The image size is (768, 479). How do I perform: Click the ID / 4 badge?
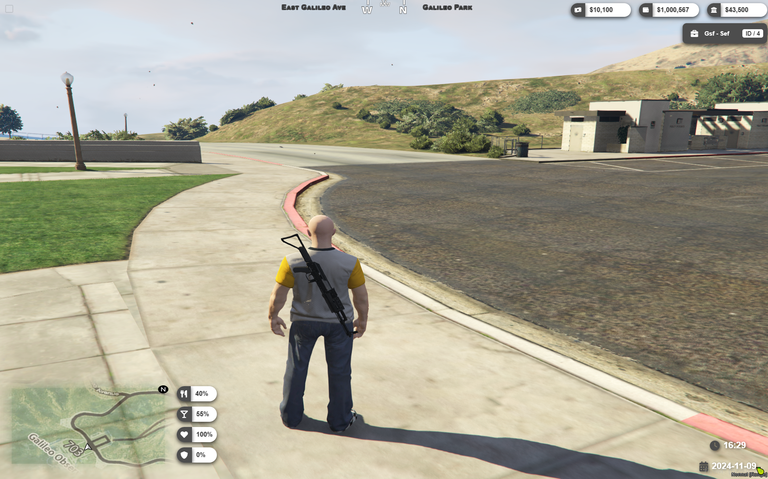point(752,33)
